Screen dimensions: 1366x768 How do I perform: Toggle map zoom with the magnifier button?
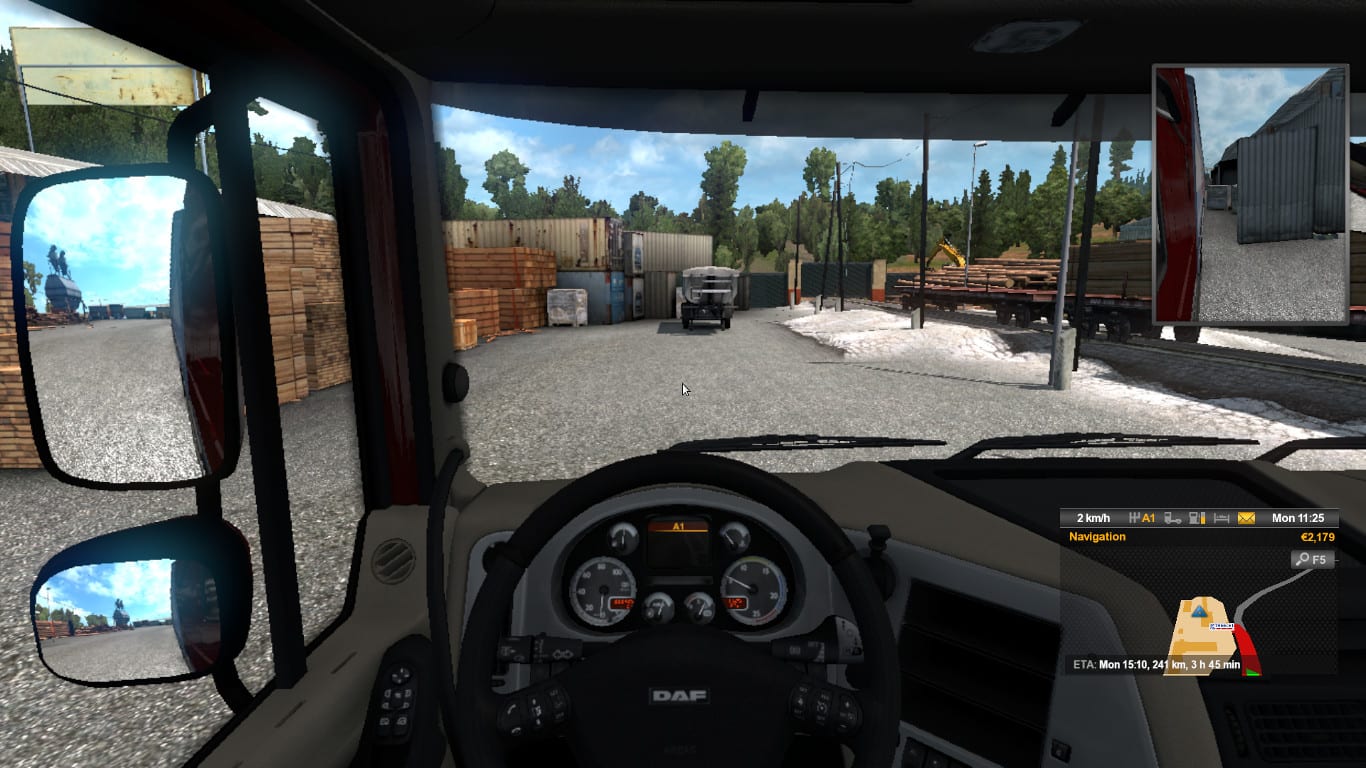pyautogui.click(x=1312, y=559)
